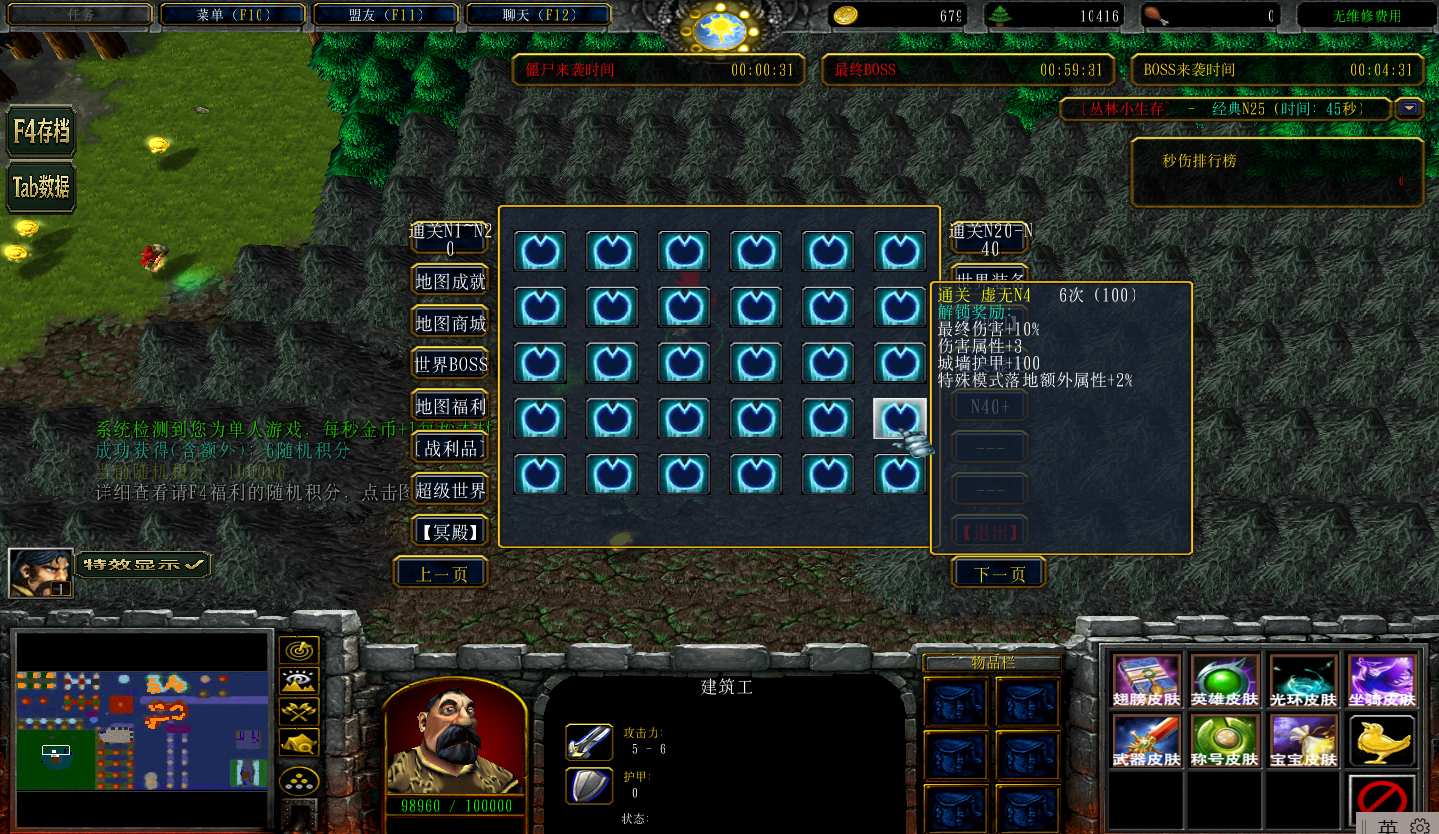Switch to the 超级世界 tab
This screenshot has width=1439, height=834.
pos(450,490)
